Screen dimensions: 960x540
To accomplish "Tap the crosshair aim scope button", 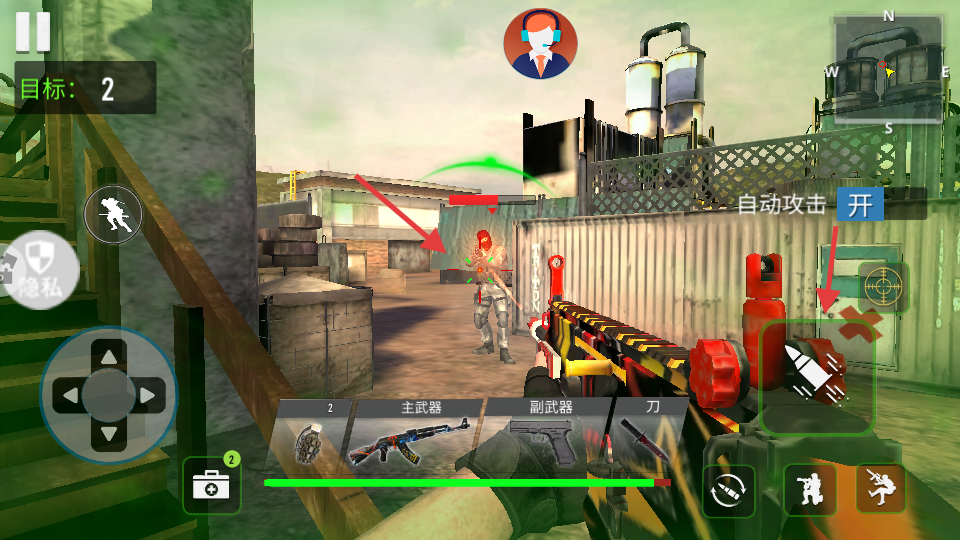I will (883, 287).
